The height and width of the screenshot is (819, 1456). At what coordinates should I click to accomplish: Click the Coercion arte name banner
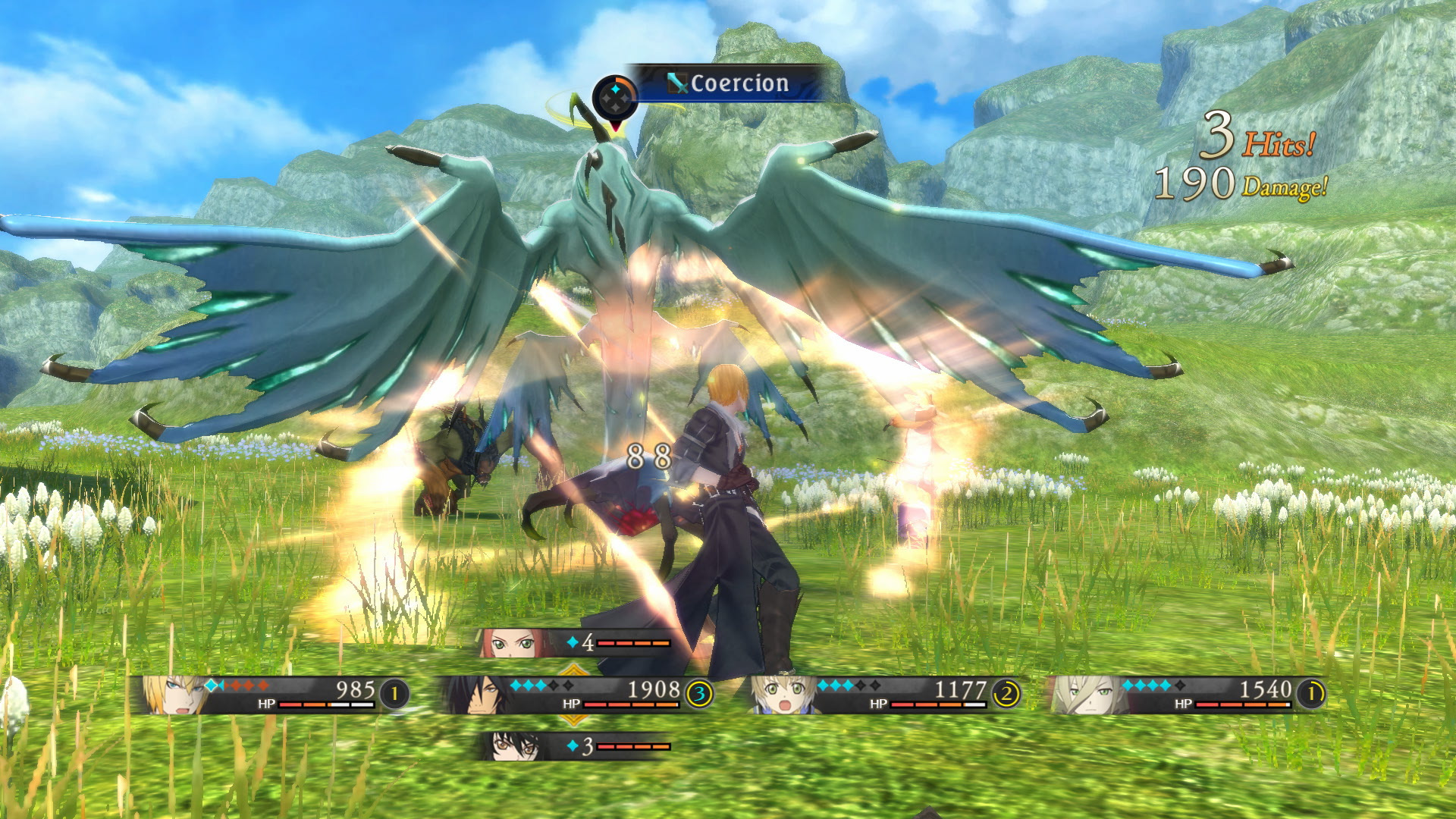730,83
